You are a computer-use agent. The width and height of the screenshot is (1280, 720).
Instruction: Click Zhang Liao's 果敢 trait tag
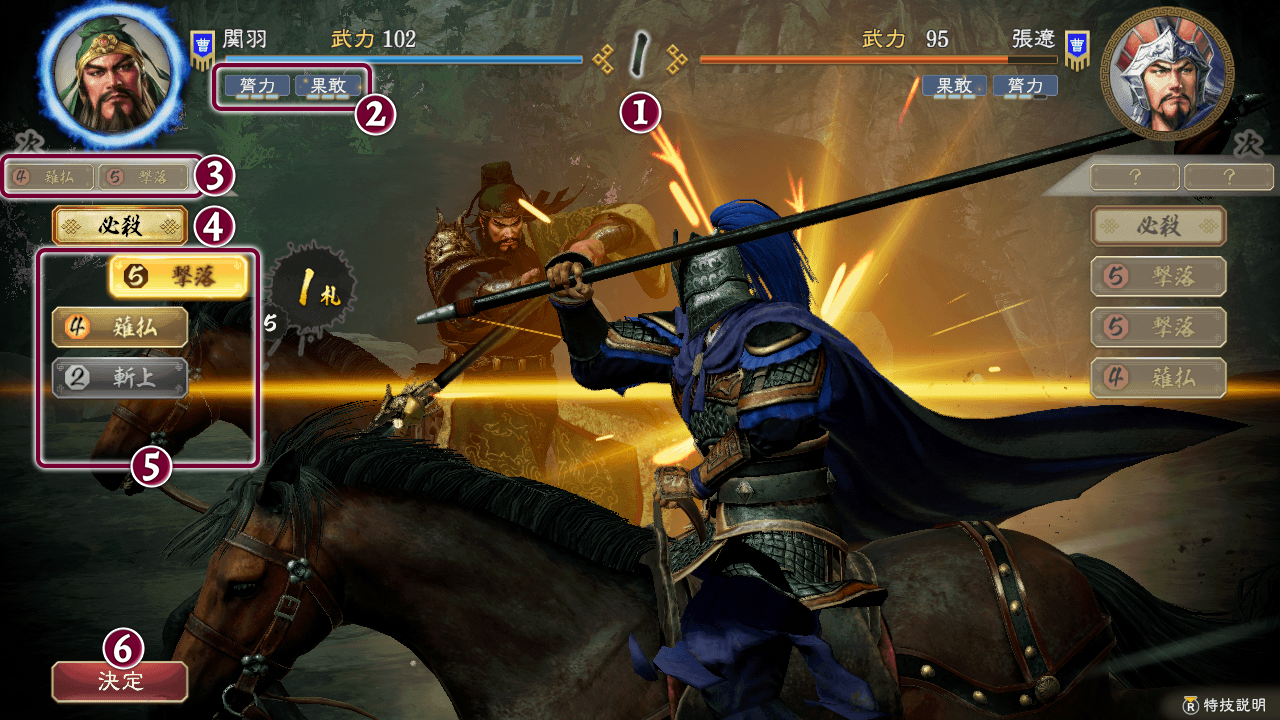point(954,86)
